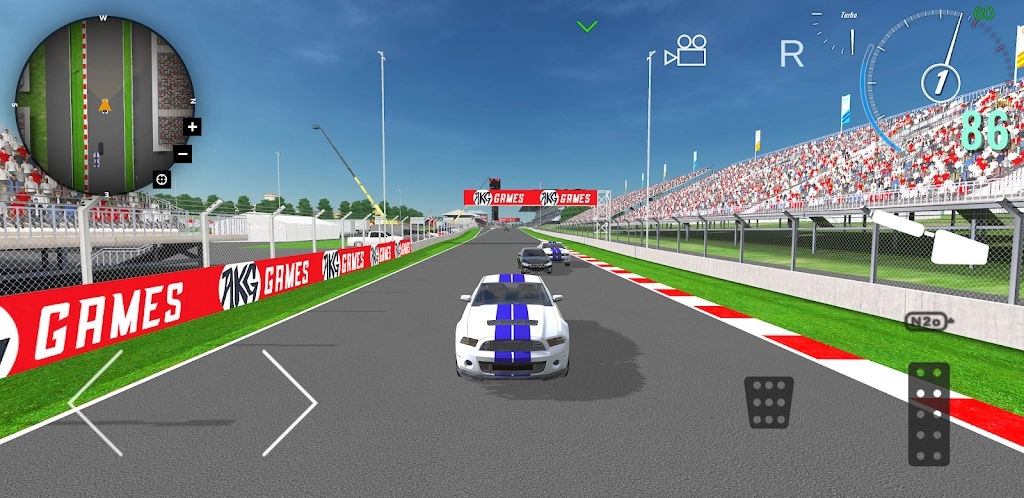This screenshot has width=1024, height=498.
Task: Zoom out the minimap with minus
Action: click(183, 153)
